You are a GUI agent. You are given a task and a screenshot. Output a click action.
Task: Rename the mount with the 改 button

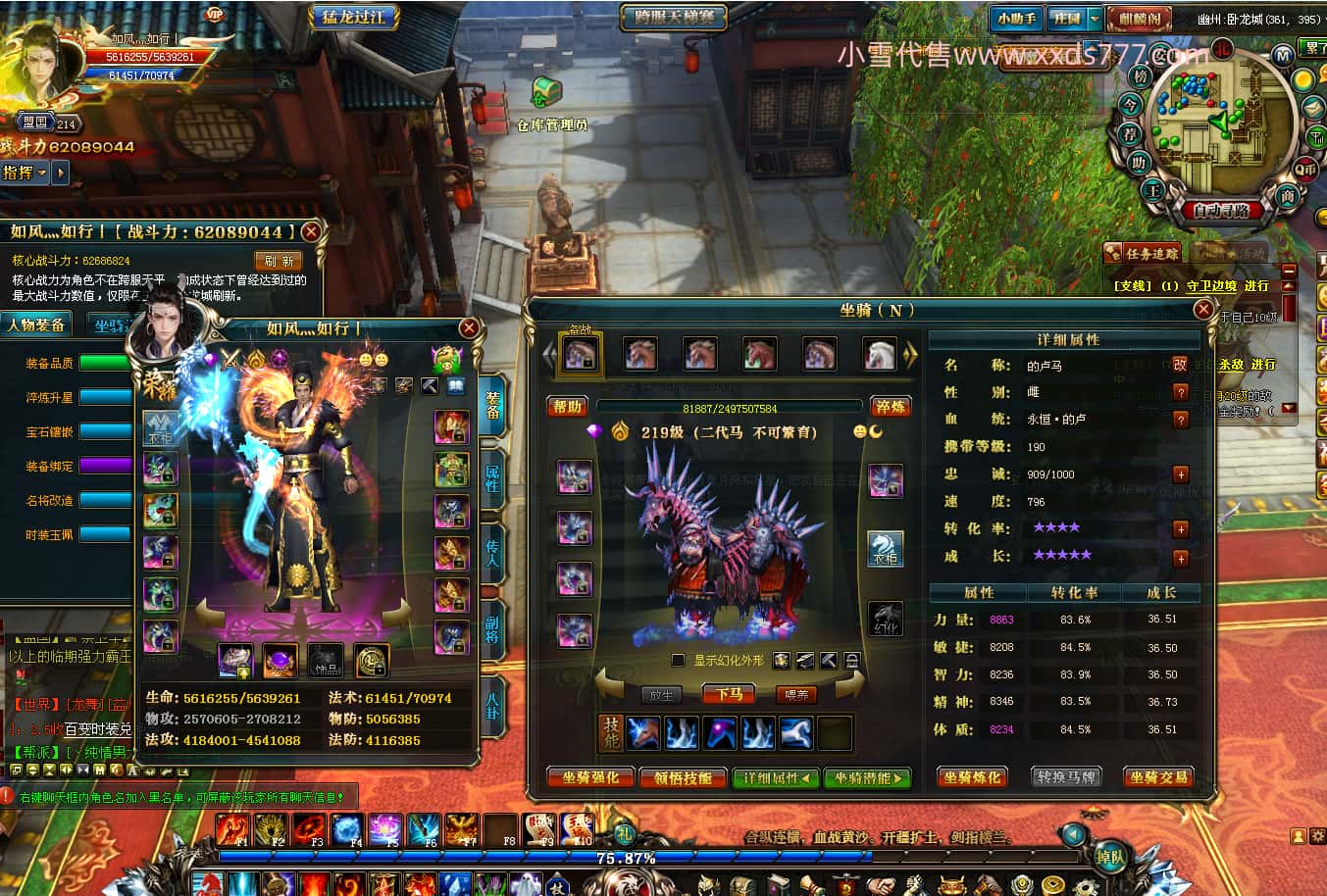point(1180,365)
